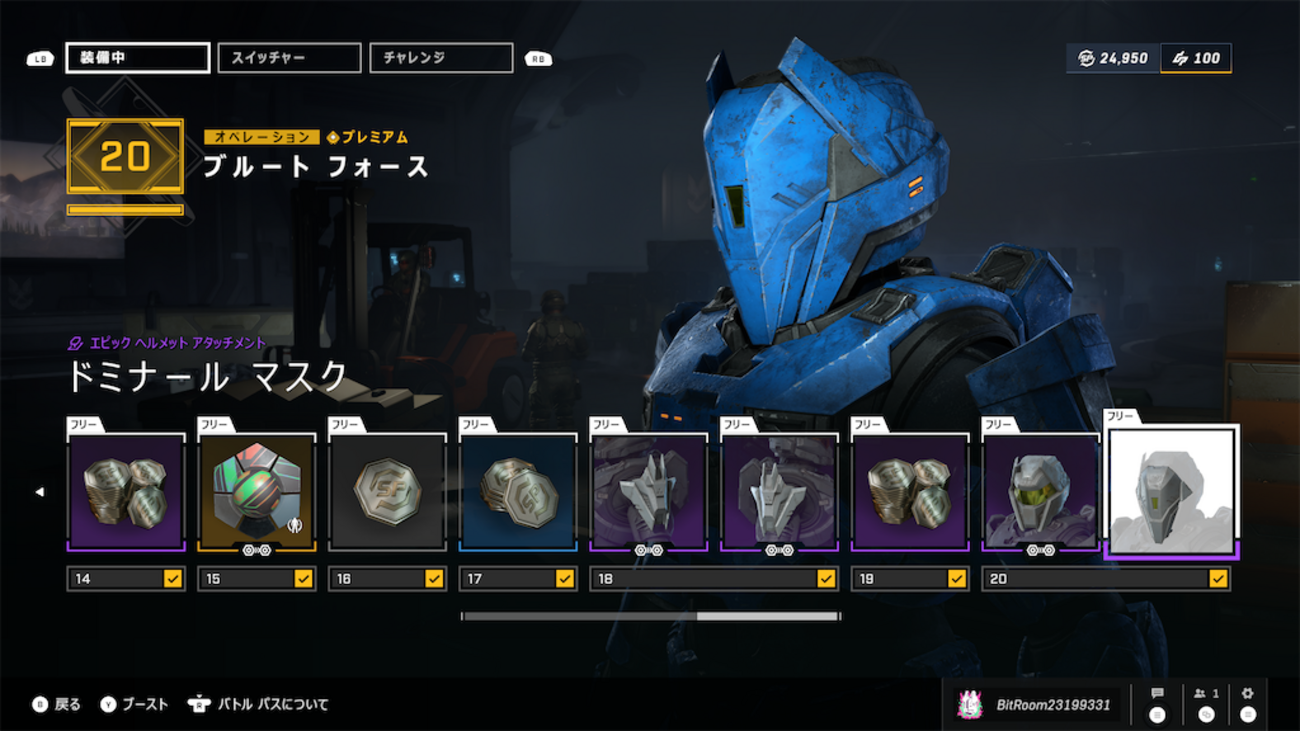Select the tier 14 coin stack reward
This screenshot has height=731, width=1300.
pyautogui.click(x=126, y=491)
